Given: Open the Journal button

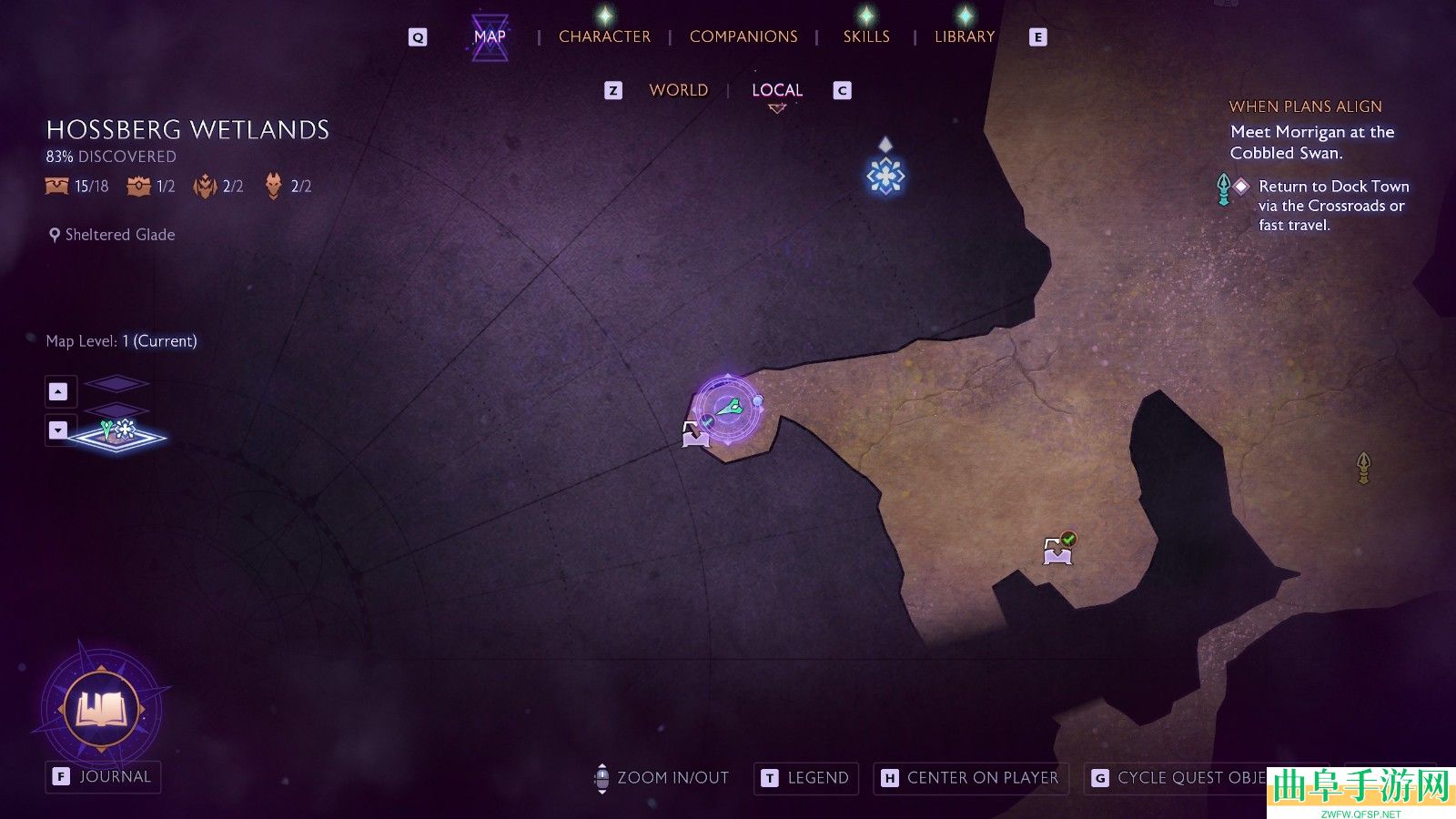Looking at the screenshot, I should click(103, 777).
